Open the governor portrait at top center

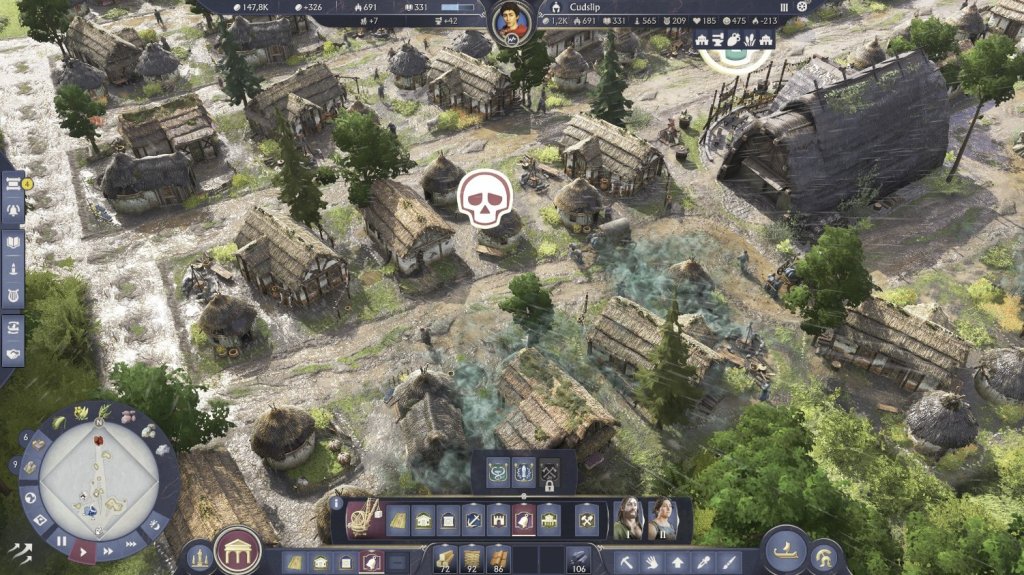tap(510, 22)
